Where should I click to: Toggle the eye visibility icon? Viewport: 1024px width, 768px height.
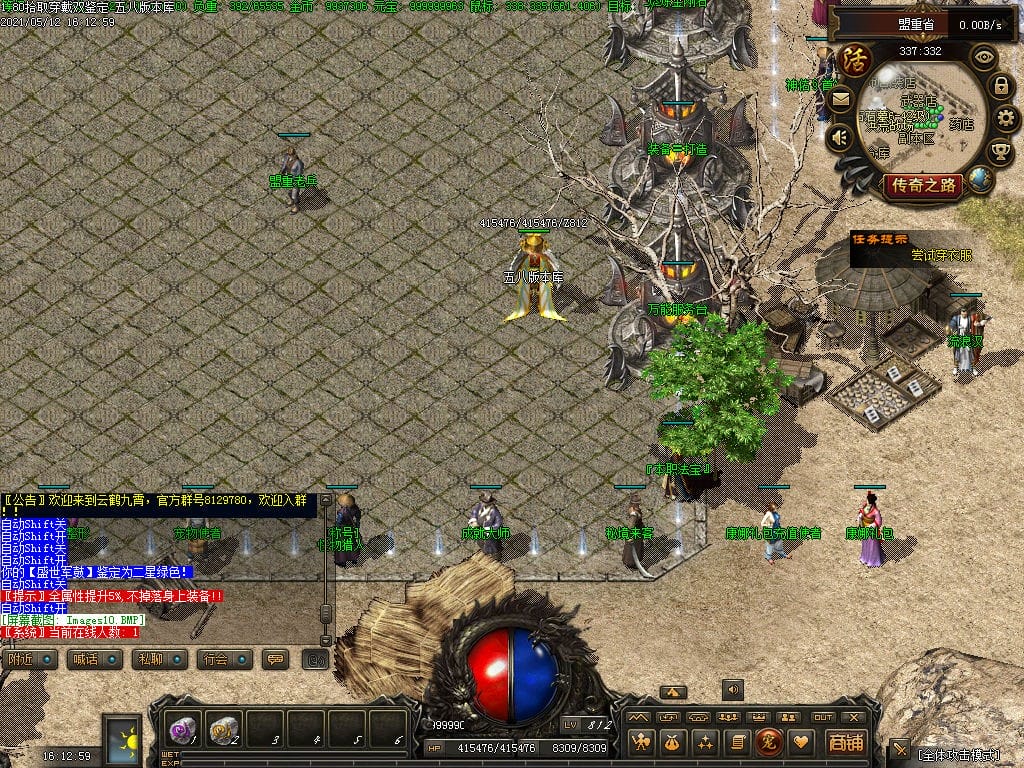point(984,57)
